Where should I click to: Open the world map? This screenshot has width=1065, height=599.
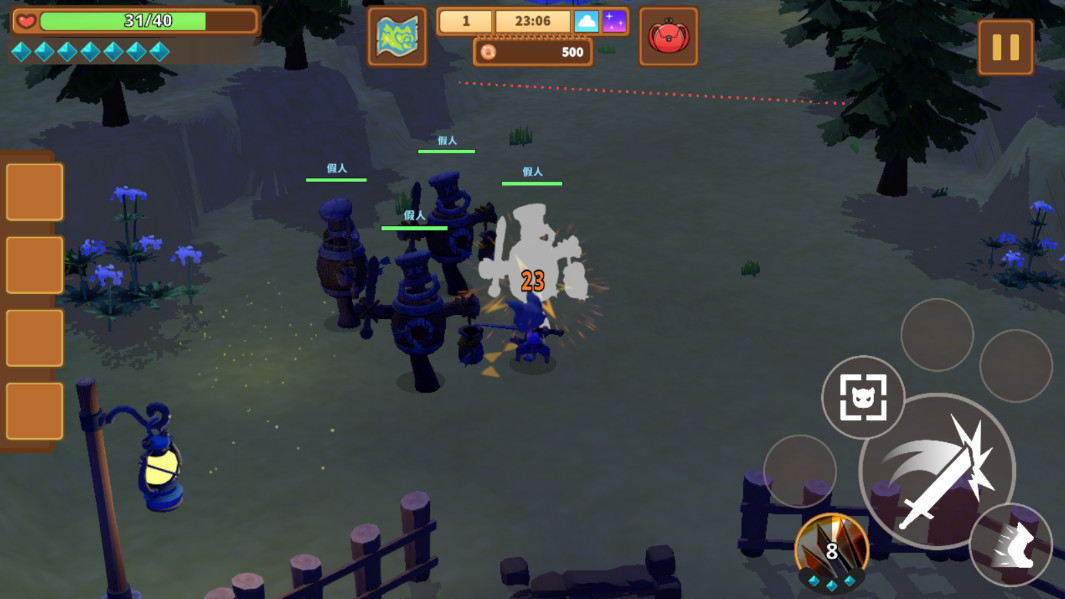pyautogui.click(x=397, y=37)
